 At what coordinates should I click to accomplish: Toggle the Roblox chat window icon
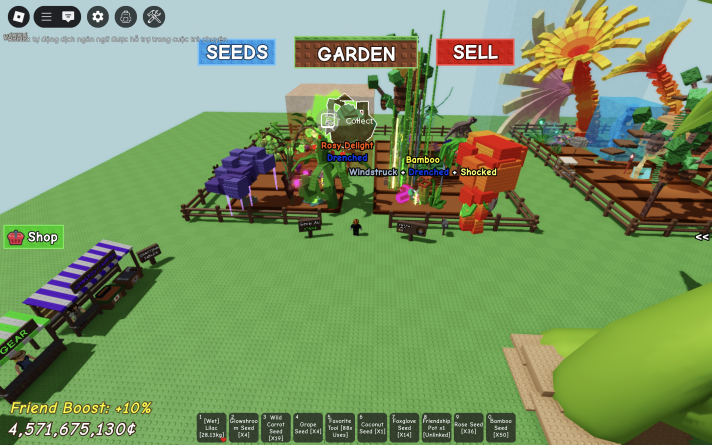click(68, 17)
